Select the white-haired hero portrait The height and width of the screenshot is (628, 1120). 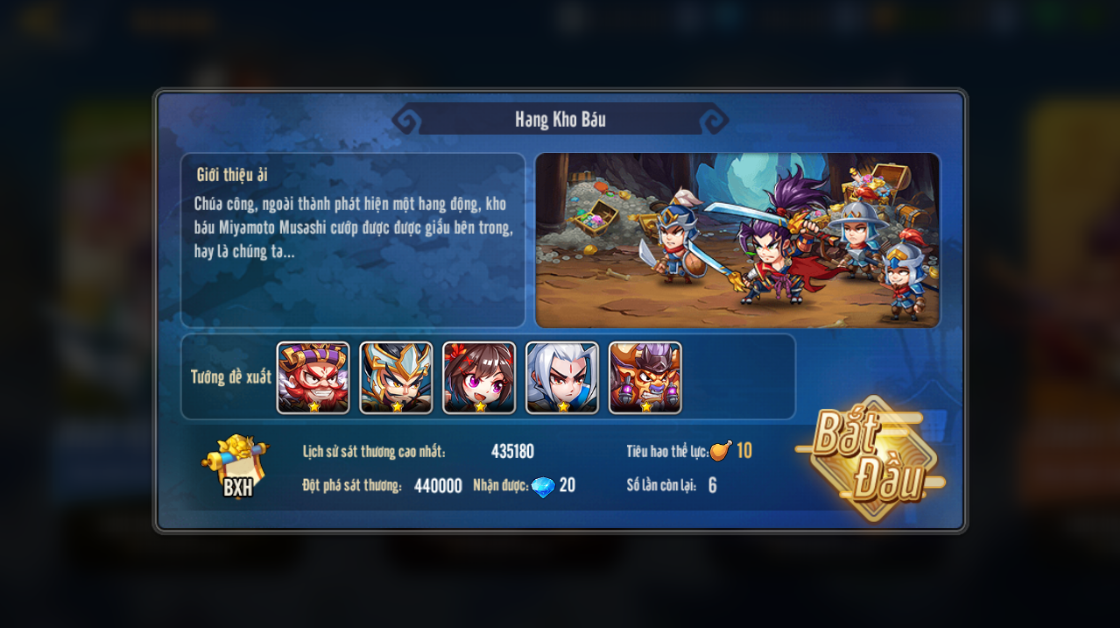(562, 378)
